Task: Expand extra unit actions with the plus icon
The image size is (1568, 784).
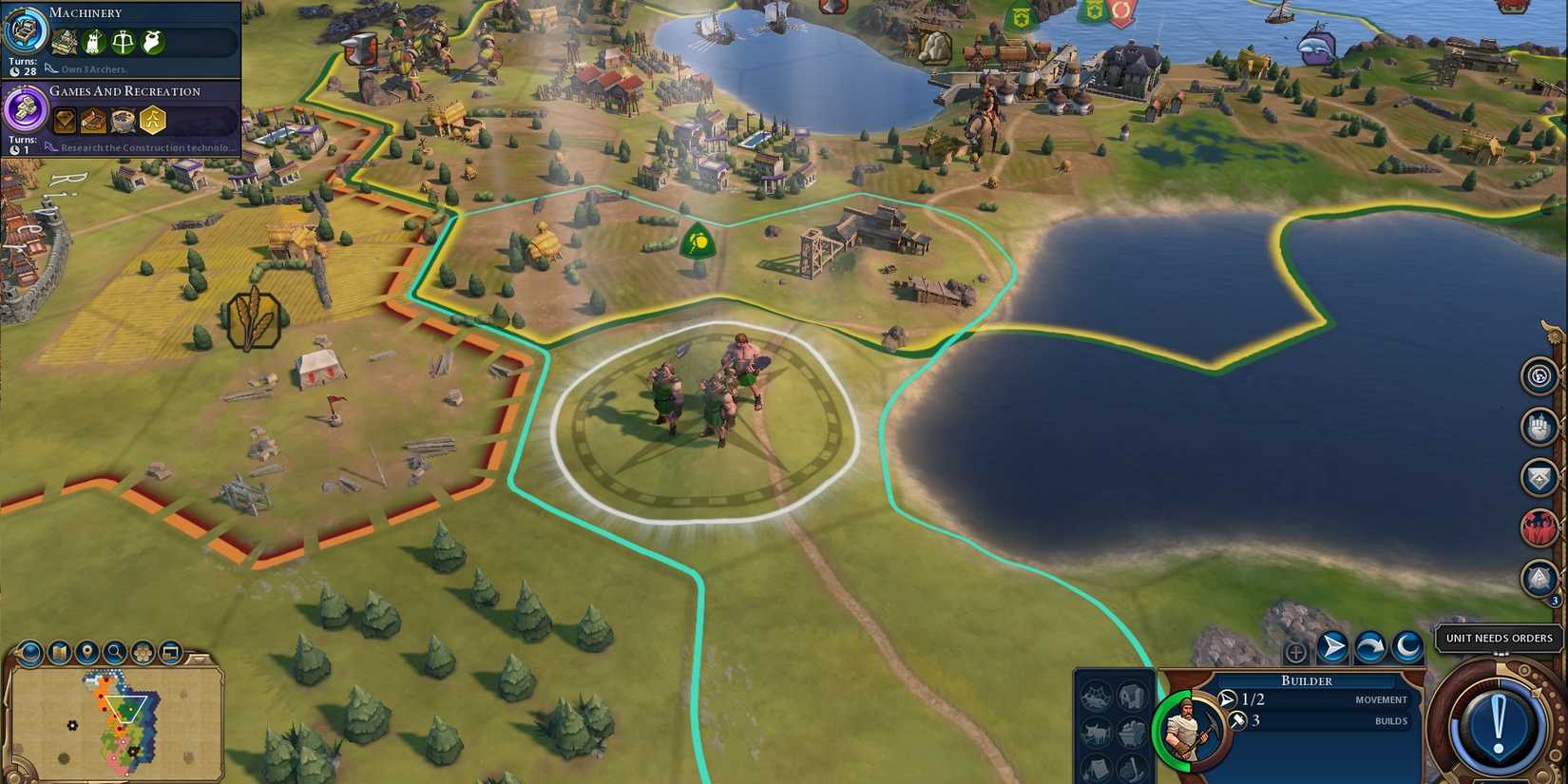Action: coord(1295,653)
